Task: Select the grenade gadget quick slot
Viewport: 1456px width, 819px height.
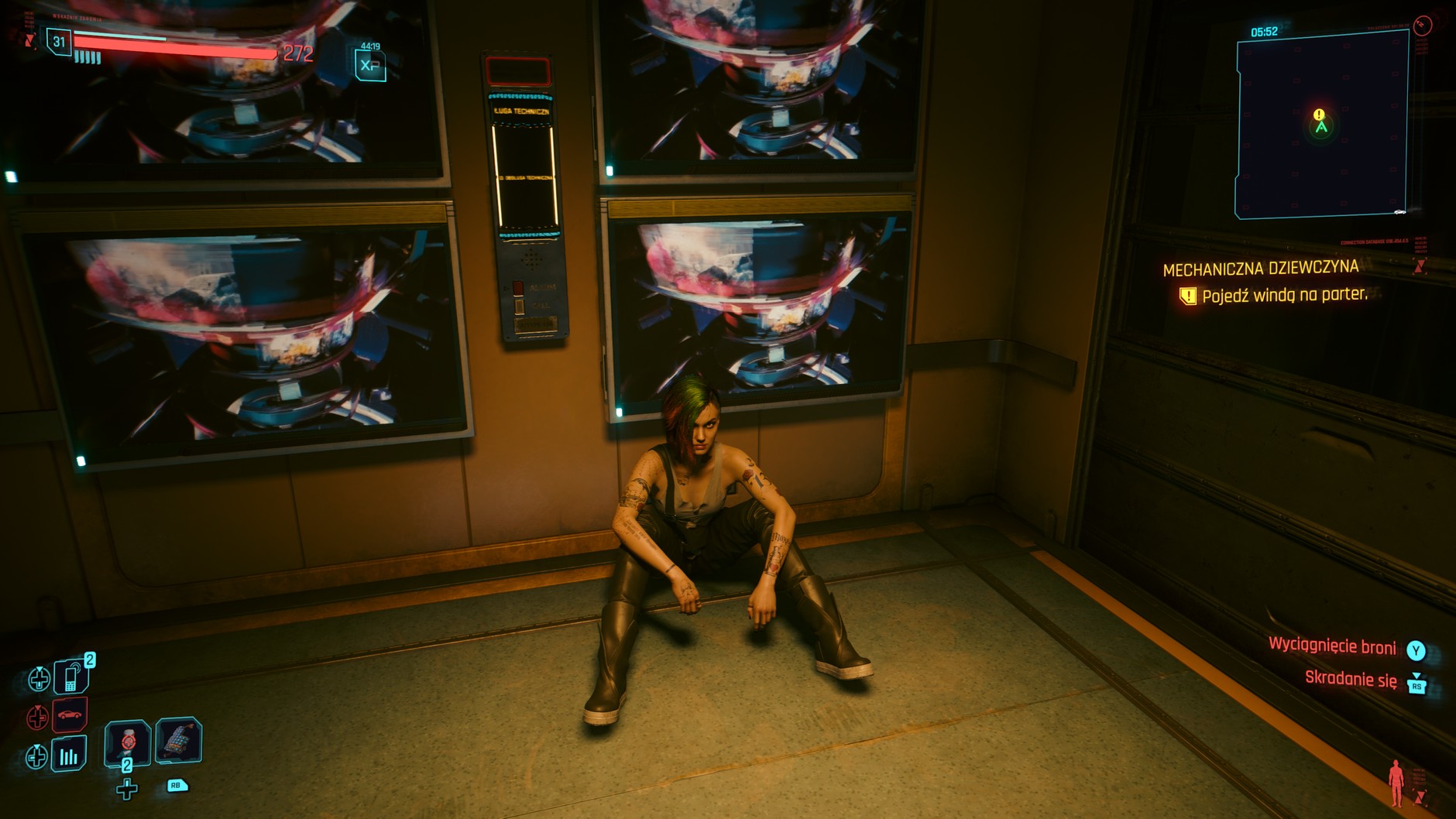Action: (x=179, y=740)
